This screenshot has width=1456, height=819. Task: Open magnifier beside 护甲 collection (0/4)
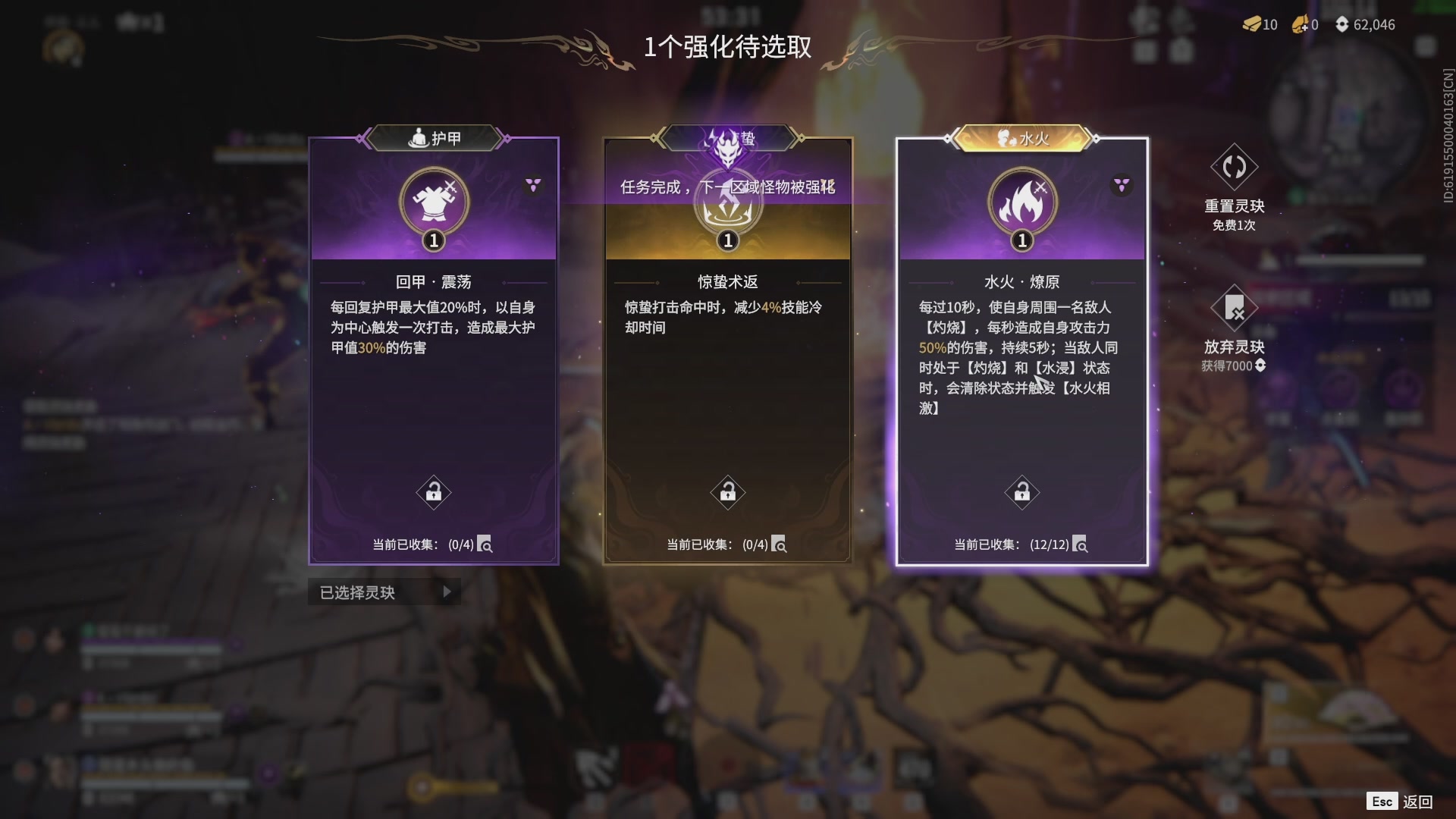coord(486,544)
